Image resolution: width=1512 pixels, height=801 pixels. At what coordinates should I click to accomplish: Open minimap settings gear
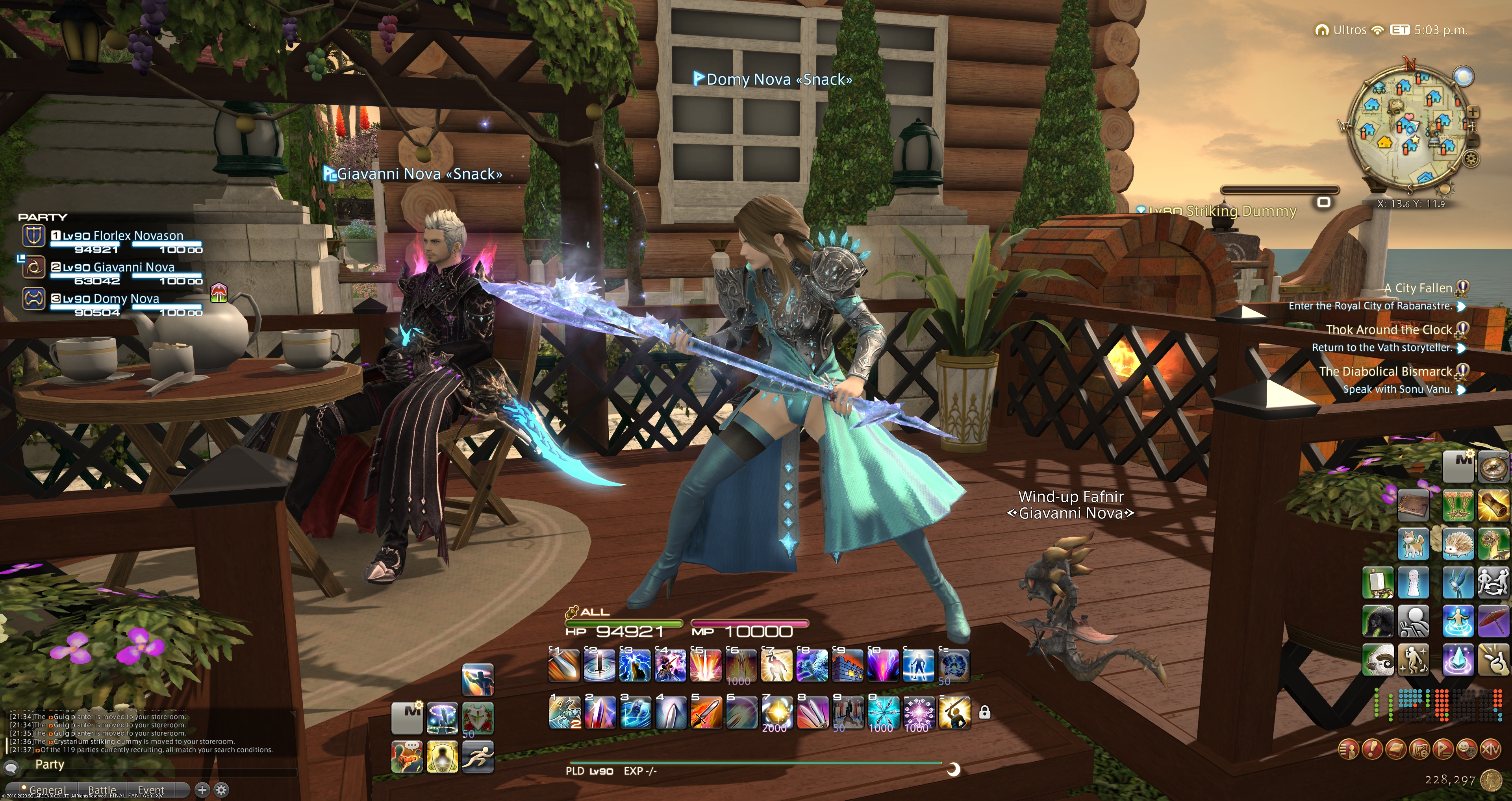(1471, 159)
